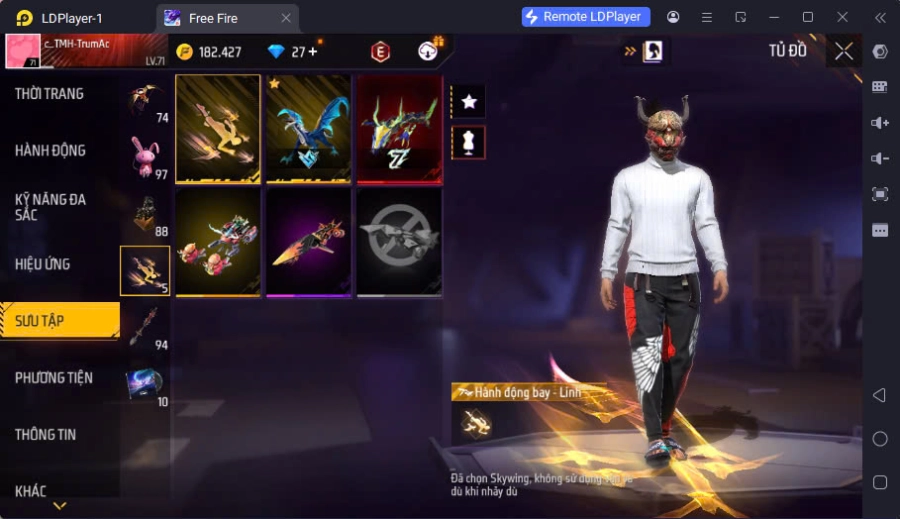The width and height of the screenshot is (900, 519).
Task: Close the TỦ ĐỒ wardrobe screen
Action: (x=844, y=51)
